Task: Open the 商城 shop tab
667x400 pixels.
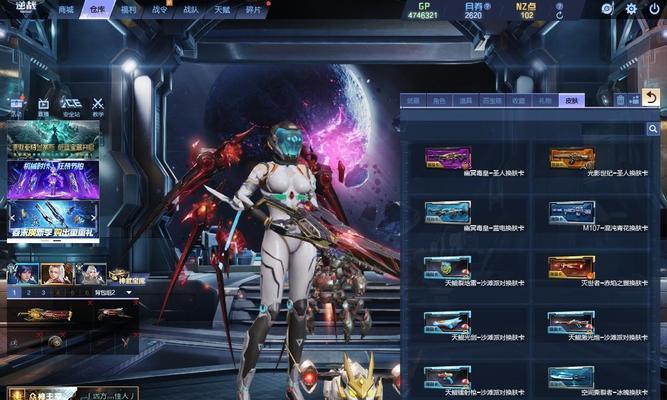Action: point(66,9)
